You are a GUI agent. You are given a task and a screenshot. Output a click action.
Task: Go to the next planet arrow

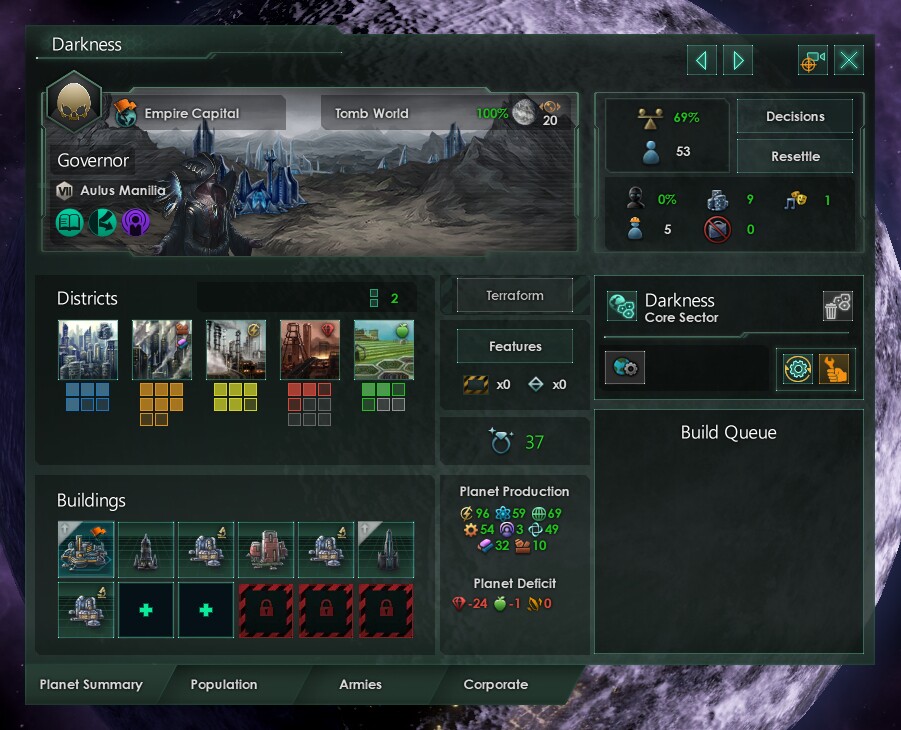tap(739, 61)
